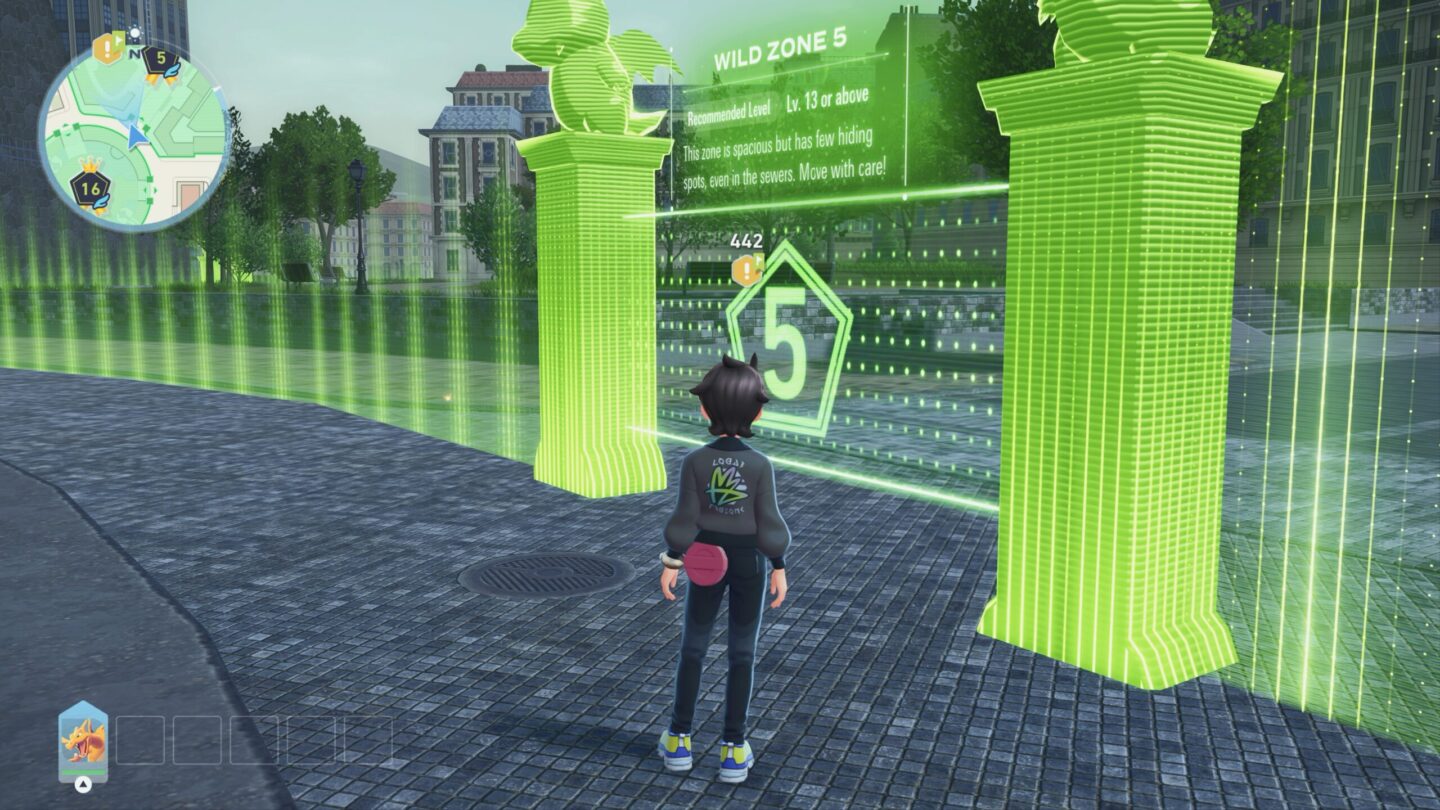This screenshot has width=1440, height=810.
Task: Toggle the first empty party slot
Action: [x=140, y=740]
